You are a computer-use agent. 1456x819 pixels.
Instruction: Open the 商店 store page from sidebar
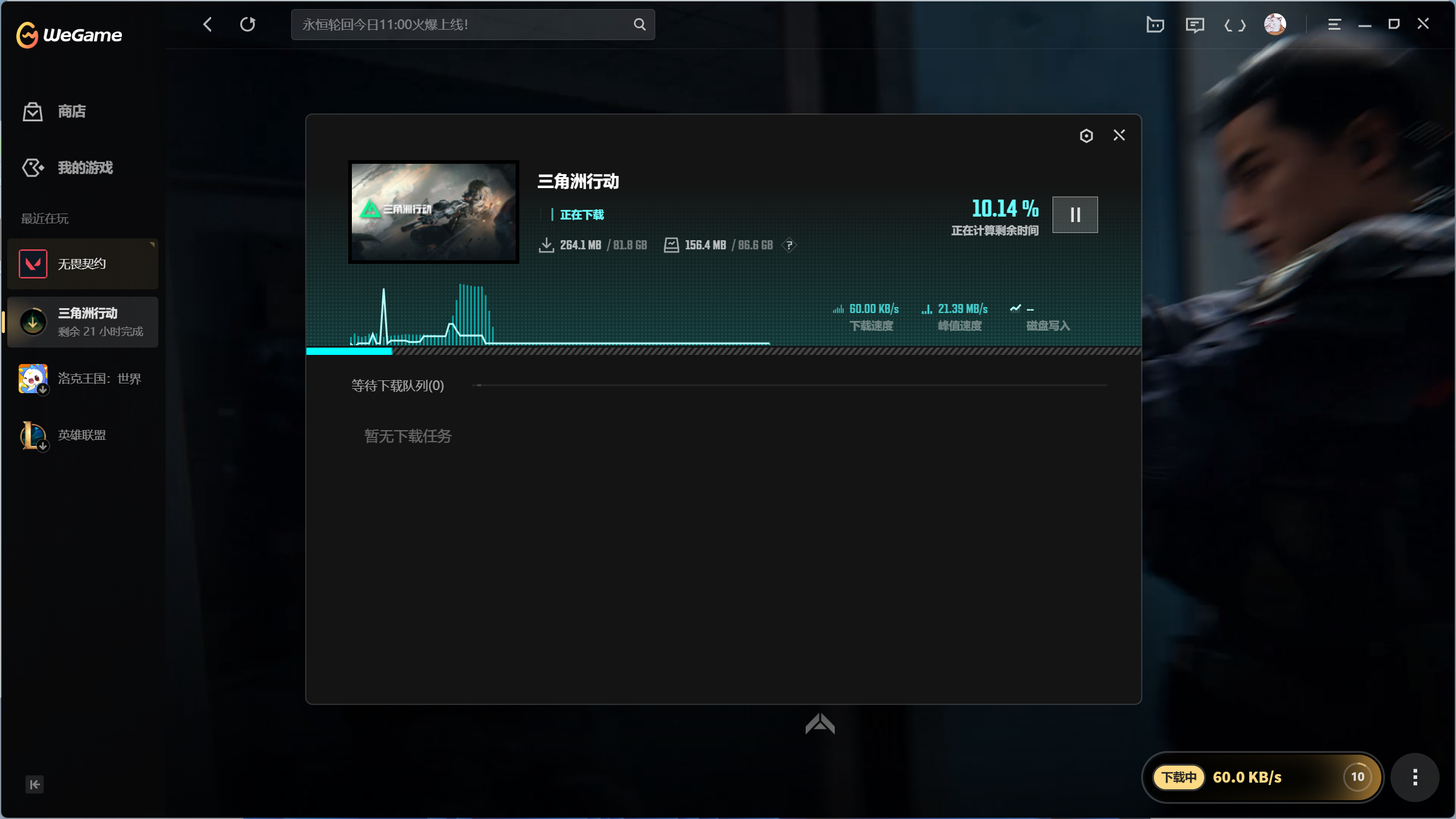[x=71, y=112]
